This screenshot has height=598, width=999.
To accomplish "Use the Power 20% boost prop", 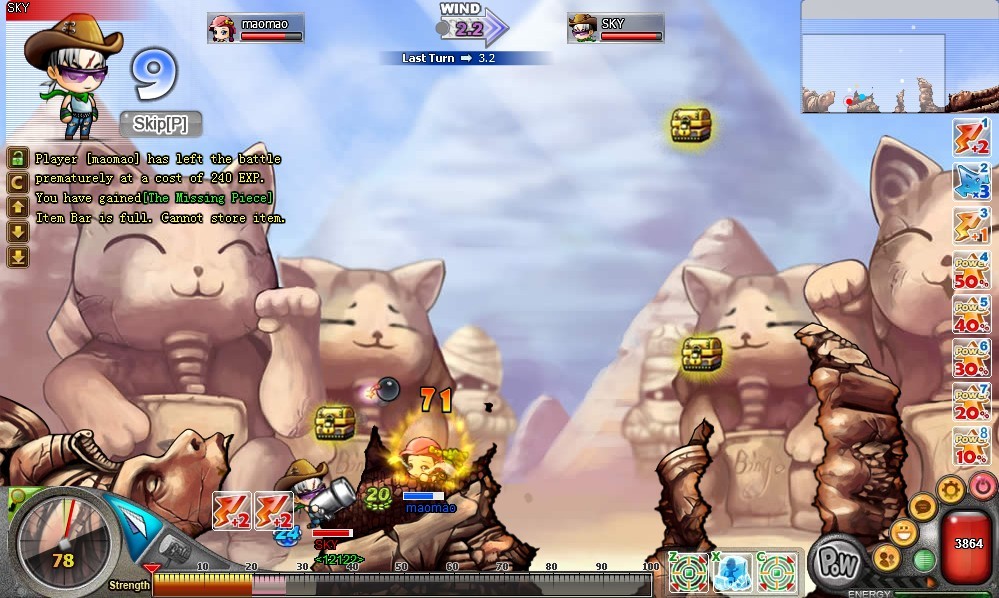I will (x=970, y=403).
